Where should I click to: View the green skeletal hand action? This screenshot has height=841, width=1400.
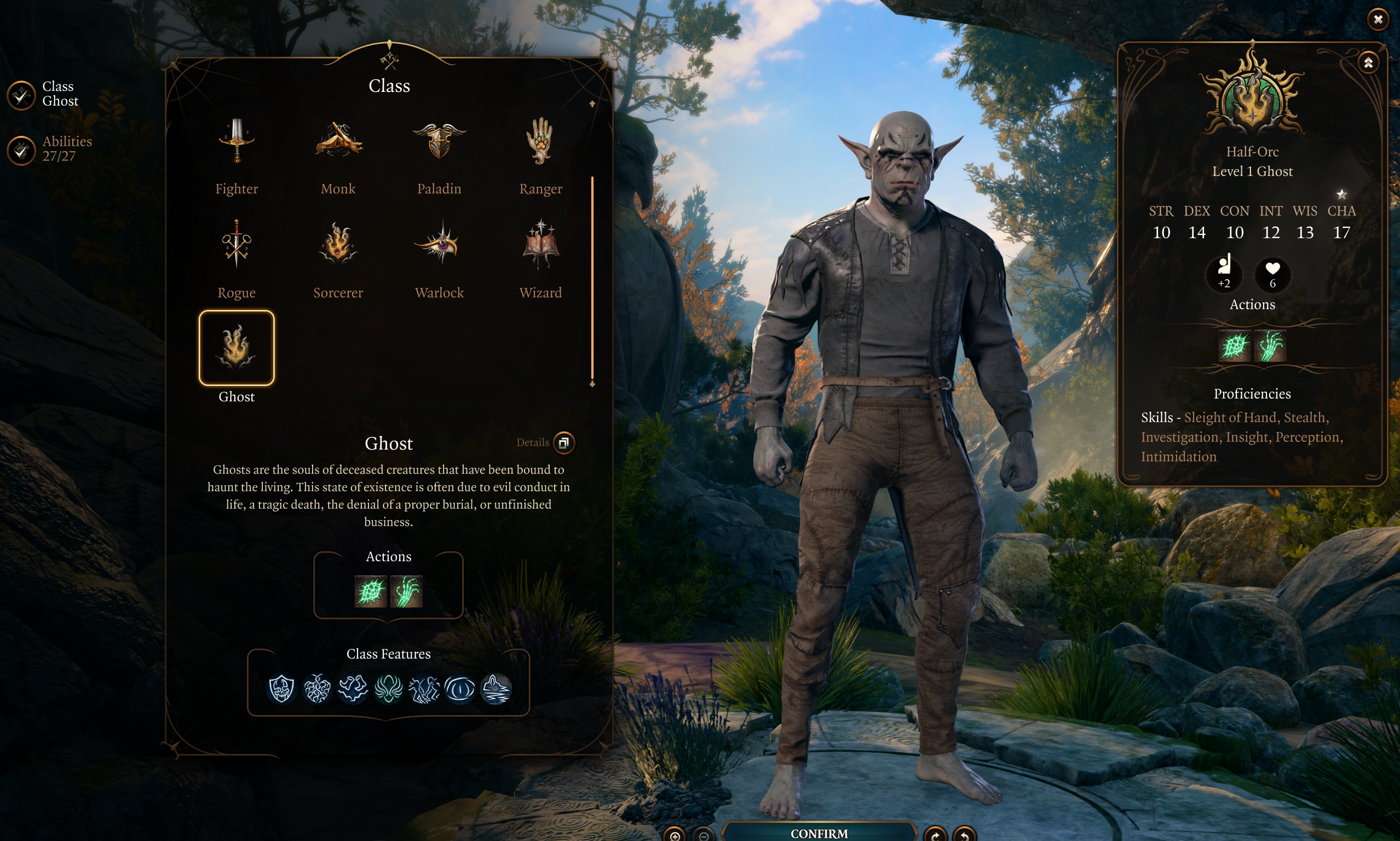pyautogui.click(x=406, y=591)
